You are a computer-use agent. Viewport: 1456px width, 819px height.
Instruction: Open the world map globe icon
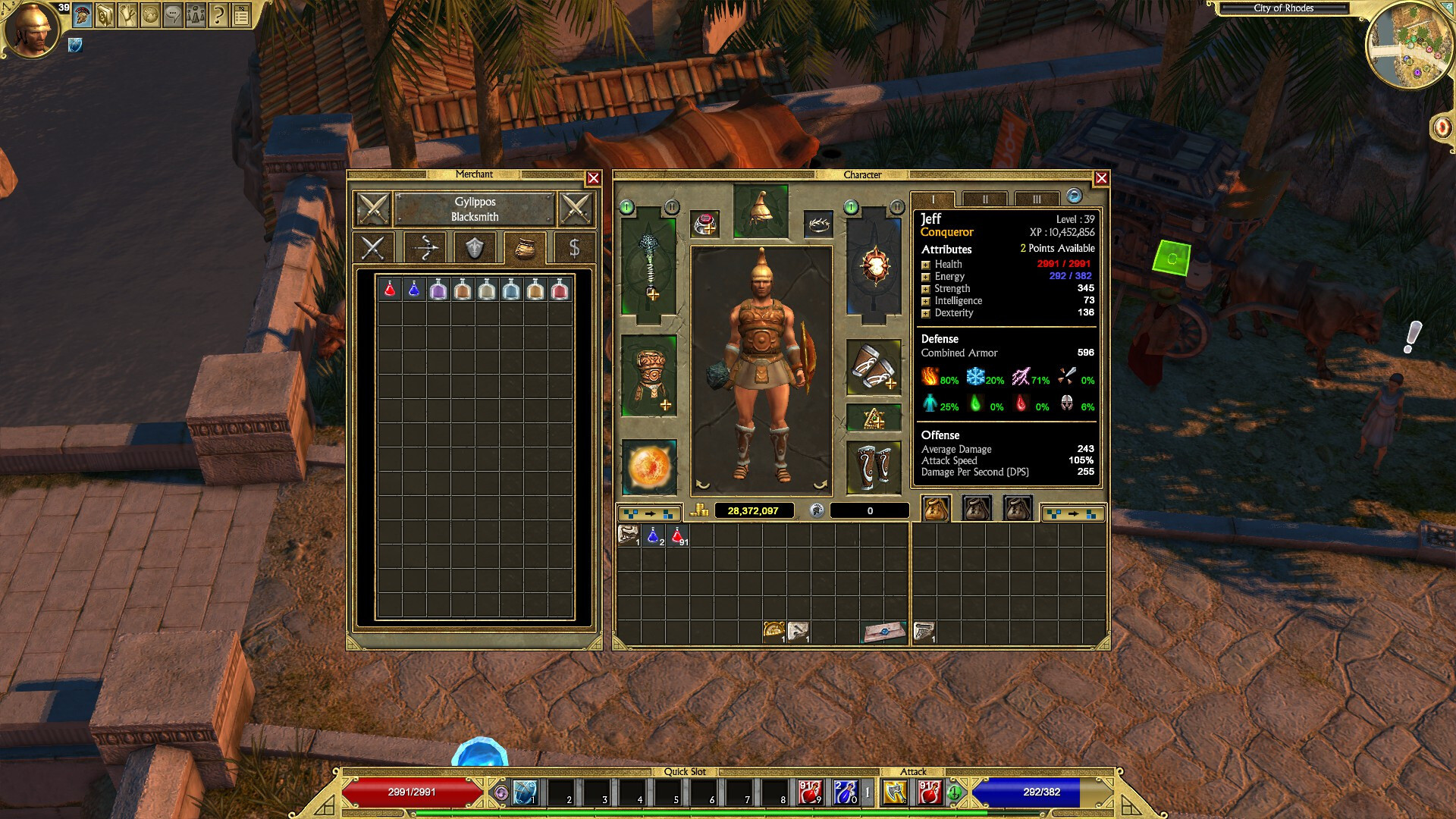(150, 14)
